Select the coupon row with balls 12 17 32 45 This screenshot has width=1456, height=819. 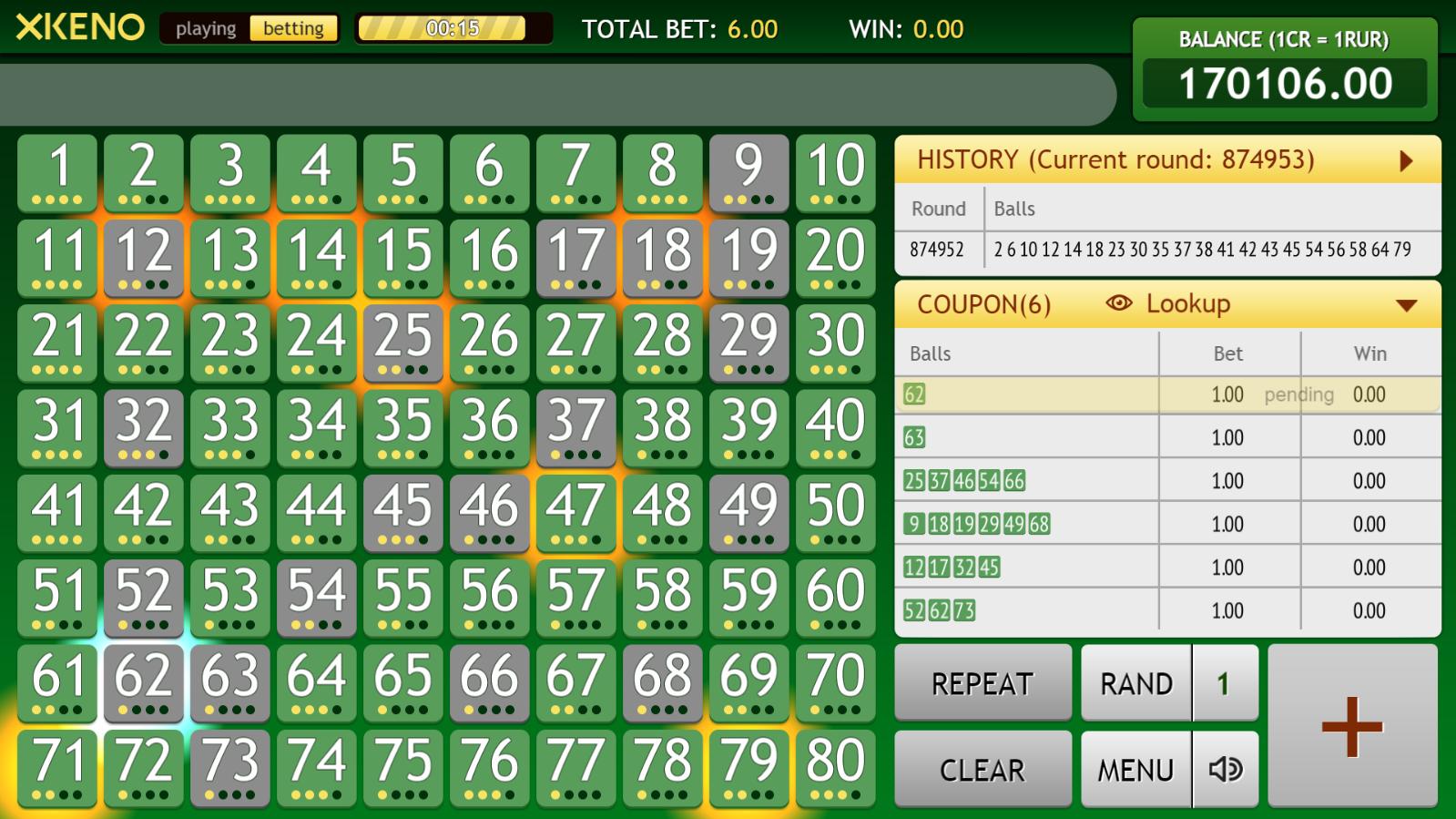point(1167,568)
